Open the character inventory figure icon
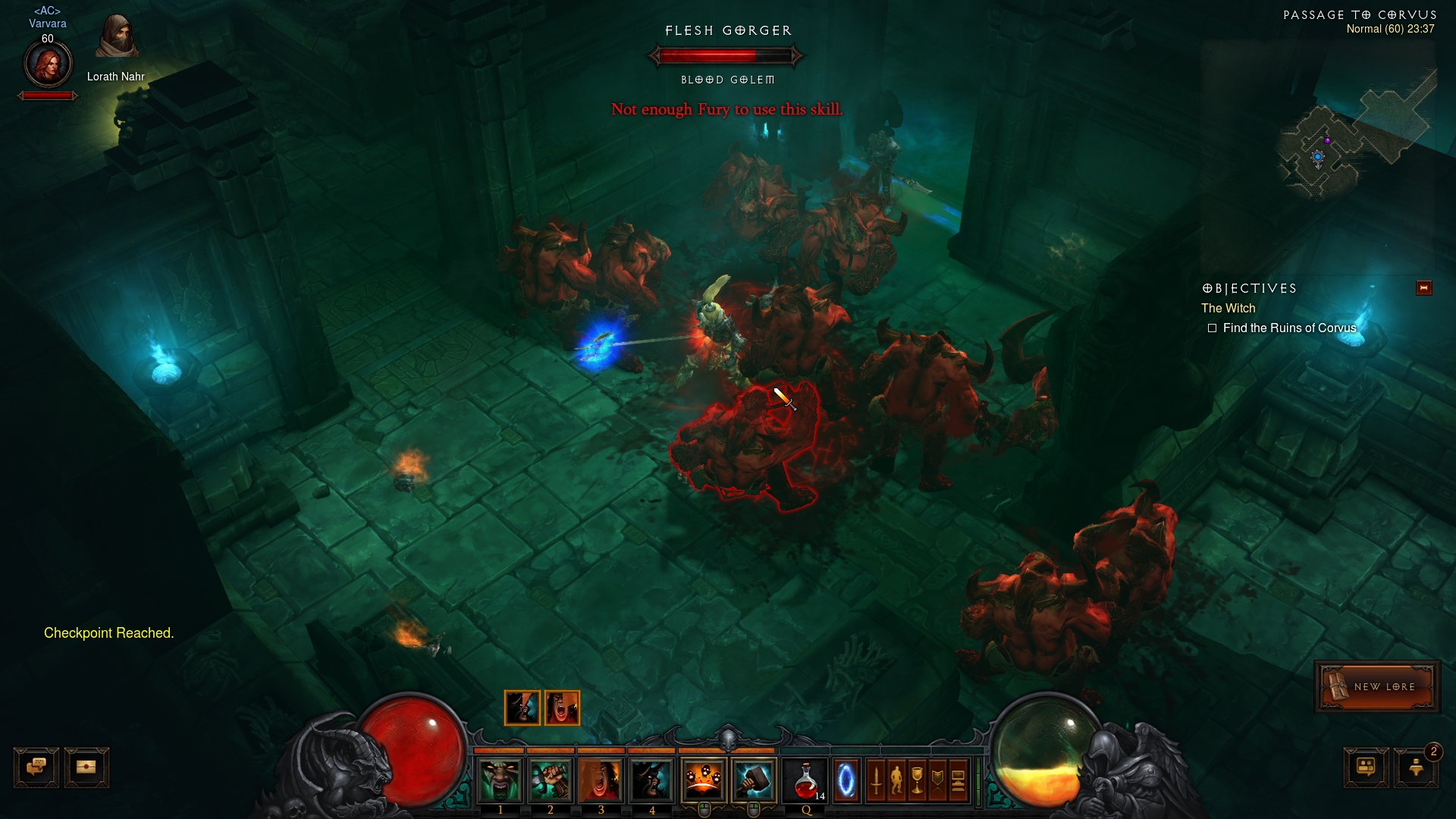This screenshot has height=819, width=1456. [x=896, y=780]
